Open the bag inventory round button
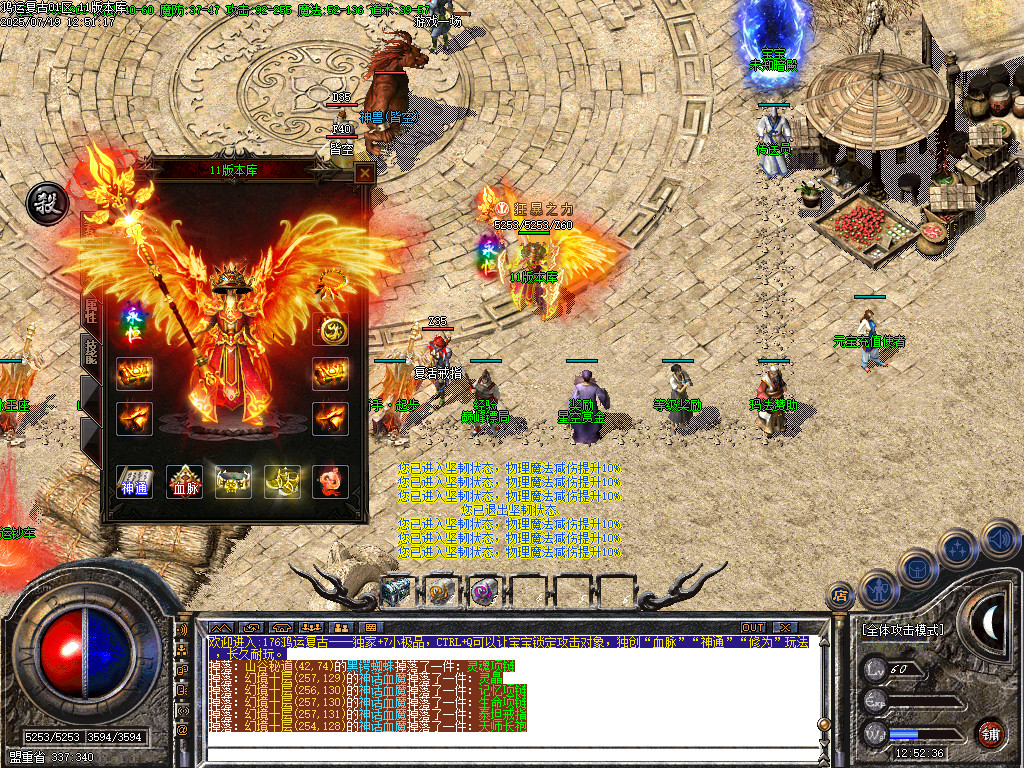Image resolution: width=1024 pixels, height=768 pixels. tap(916, 568)
